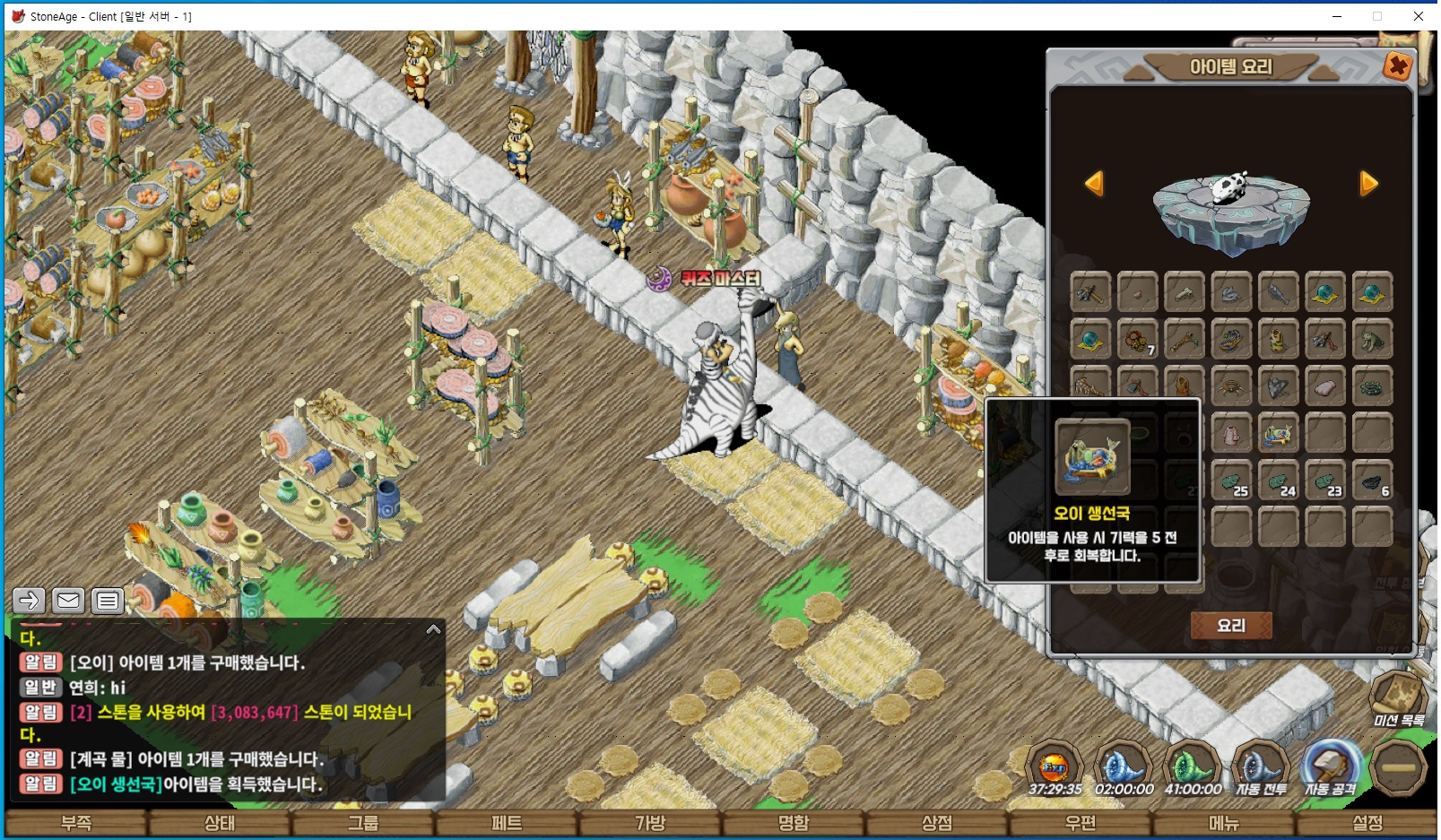This screenshot has height=840, width=1441.
Task: Go to the next recipe with right arrow
Action: [x=1368, y=184]
